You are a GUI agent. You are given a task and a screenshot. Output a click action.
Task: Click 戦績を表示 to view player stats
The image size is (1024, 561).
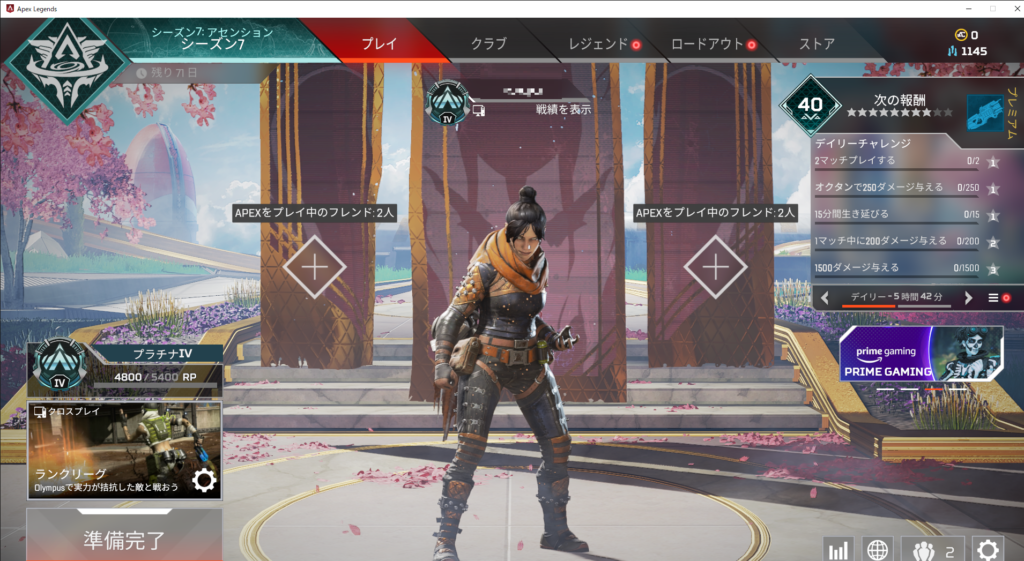pyautogui.click(x=563, y=109)
